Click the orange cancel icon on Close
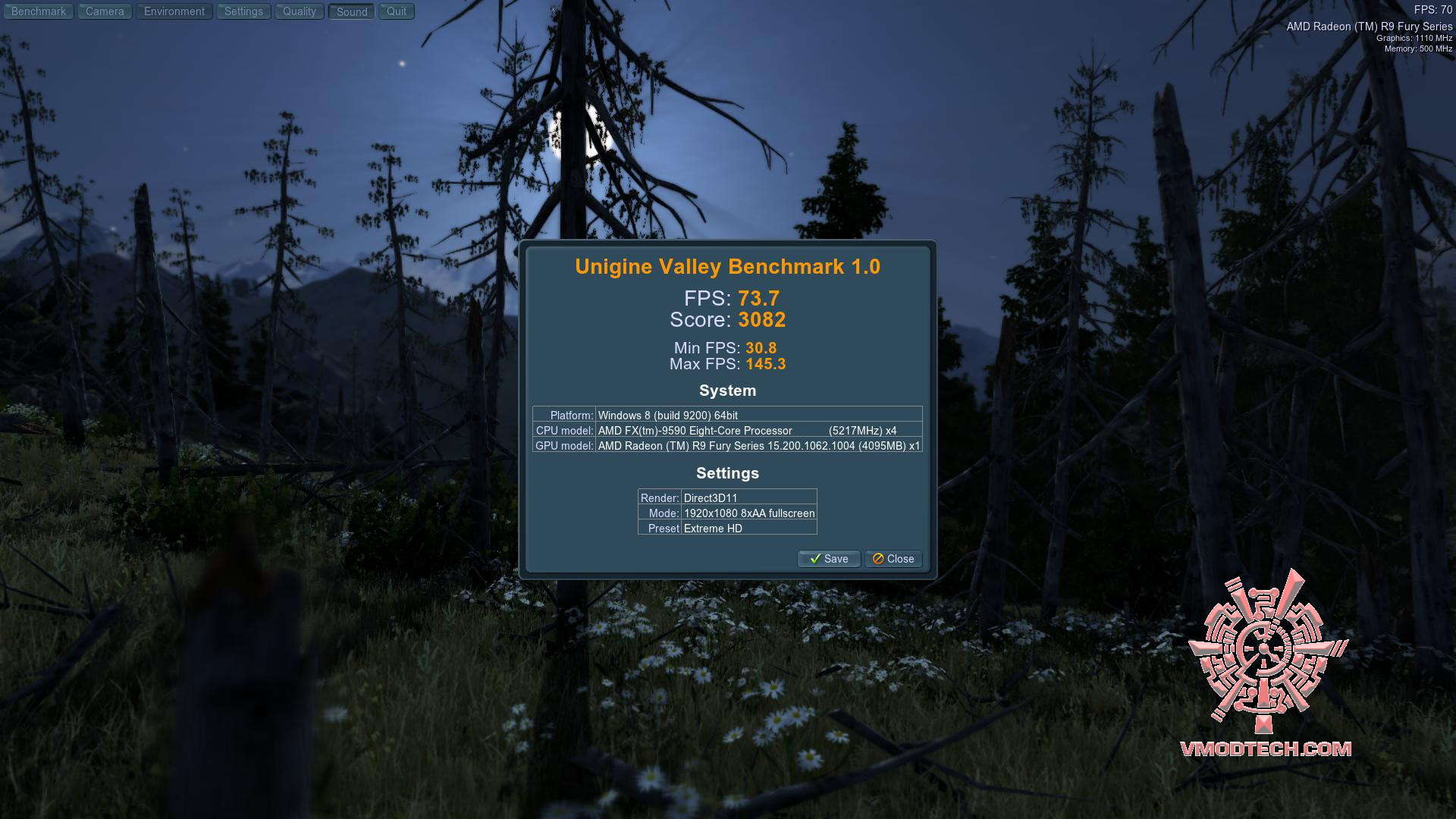Screen dimensions: 1456x819 pos(878,559)
